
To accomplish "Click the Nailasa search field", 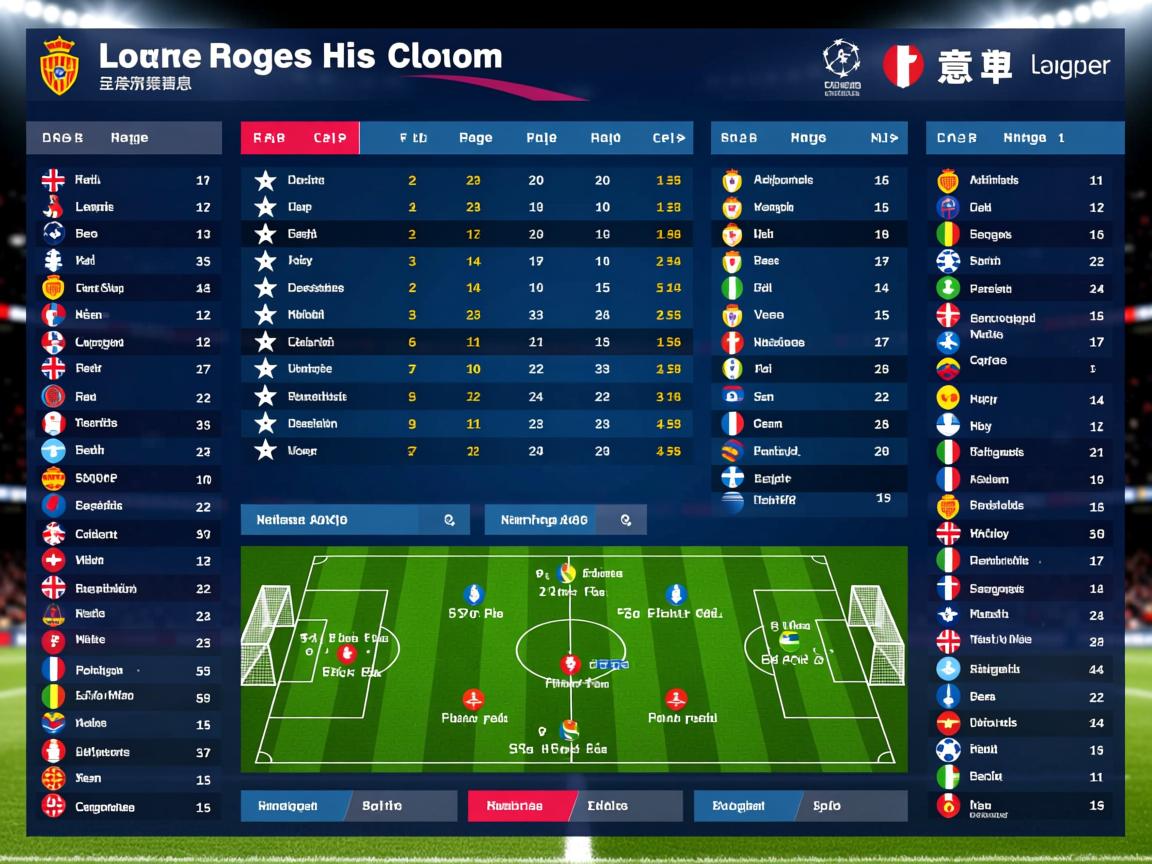I will (x=340, y=520).
